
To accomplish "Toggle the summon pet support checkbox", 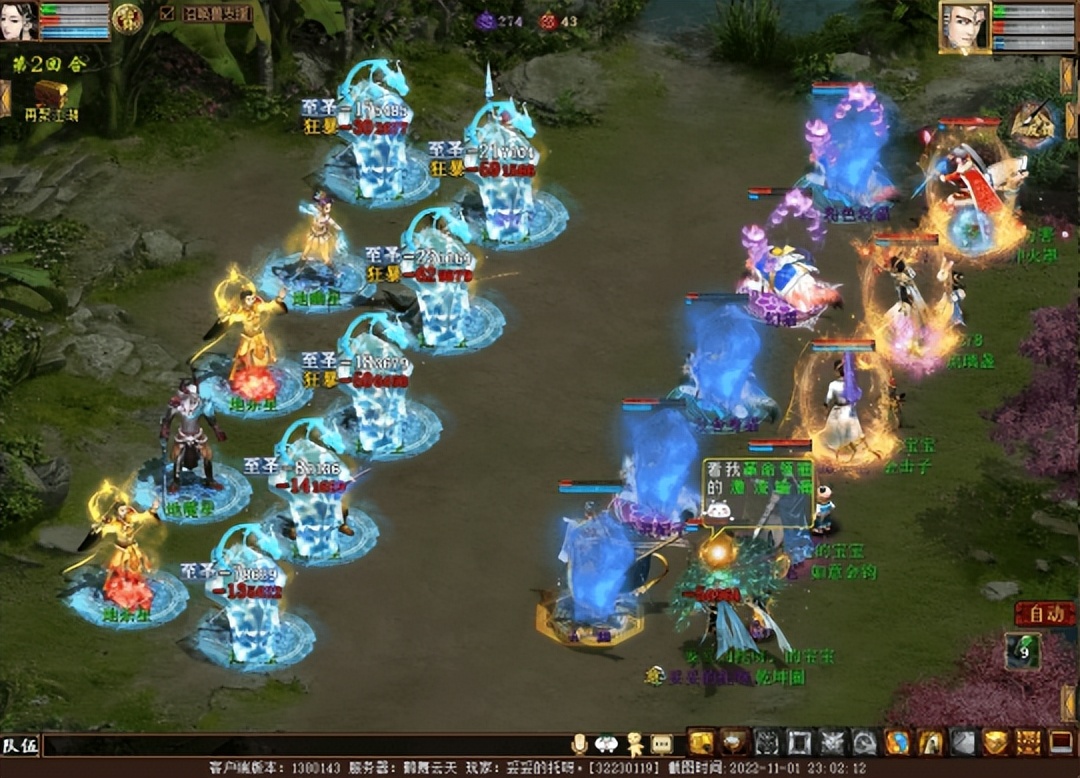I will click(x=166, y=14).
